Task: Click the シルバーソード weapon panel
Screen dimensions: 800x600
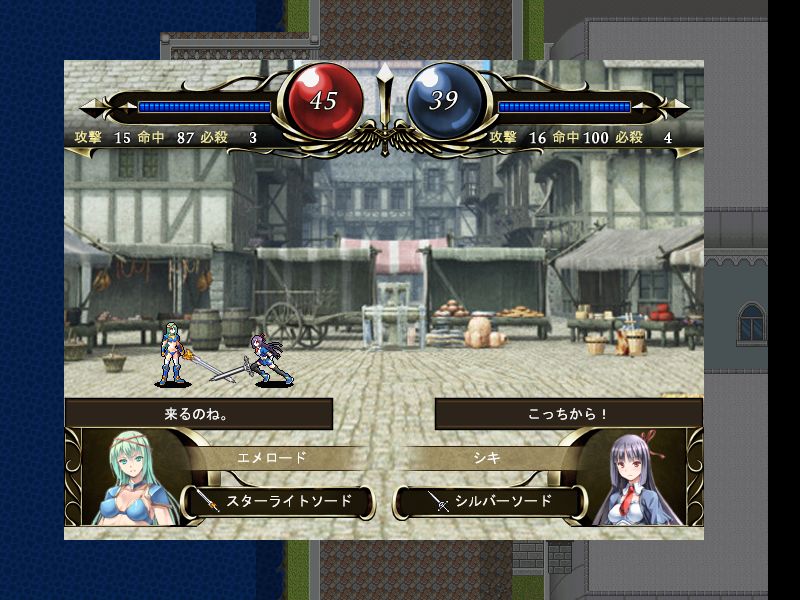Action: (x=490, y=501)
